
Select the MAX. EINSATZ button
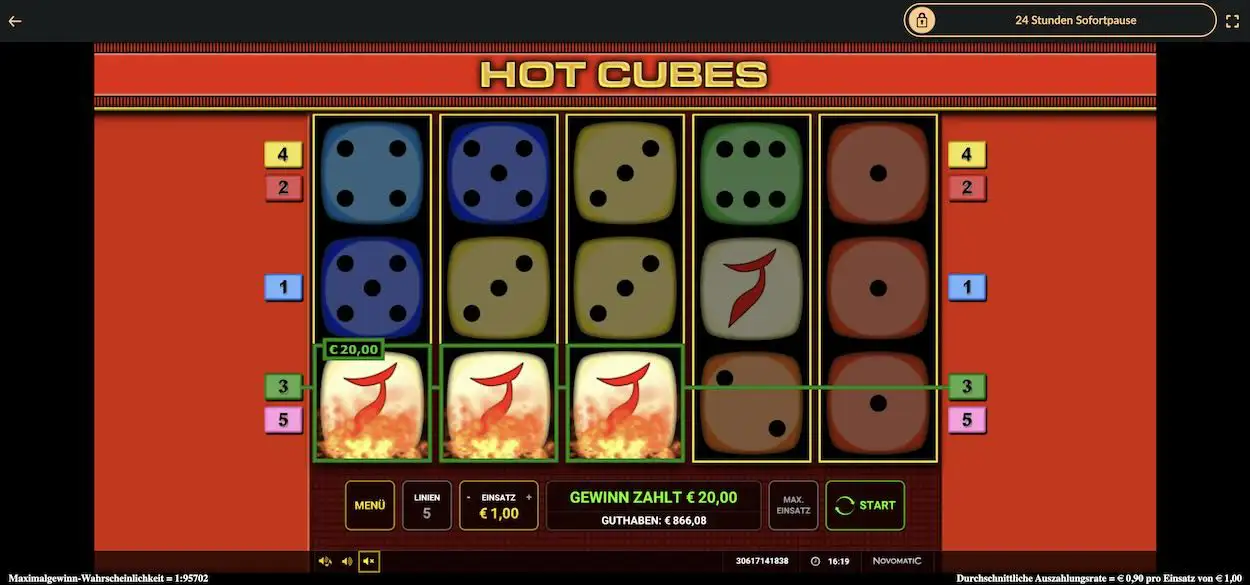(x=793, y=505)
